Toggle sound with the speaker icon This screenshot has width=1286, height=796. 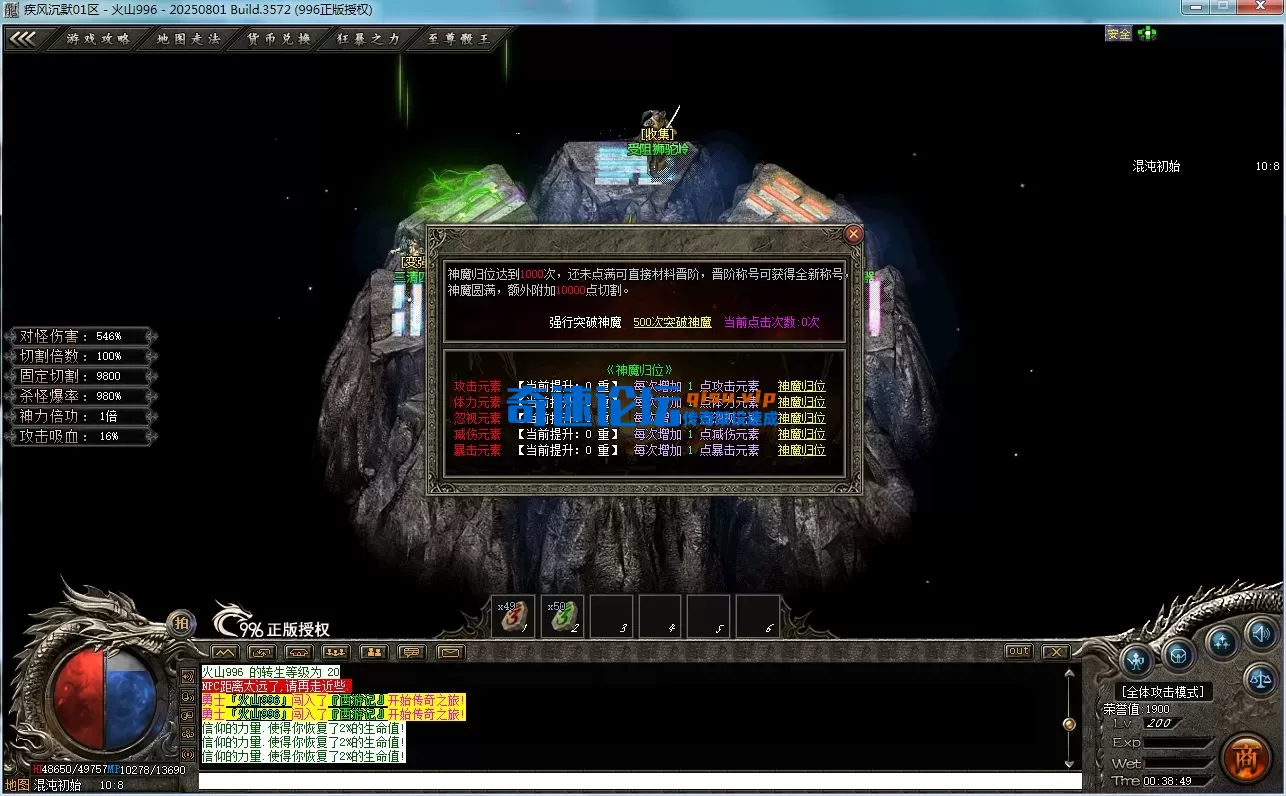(x=1261, y=633)
